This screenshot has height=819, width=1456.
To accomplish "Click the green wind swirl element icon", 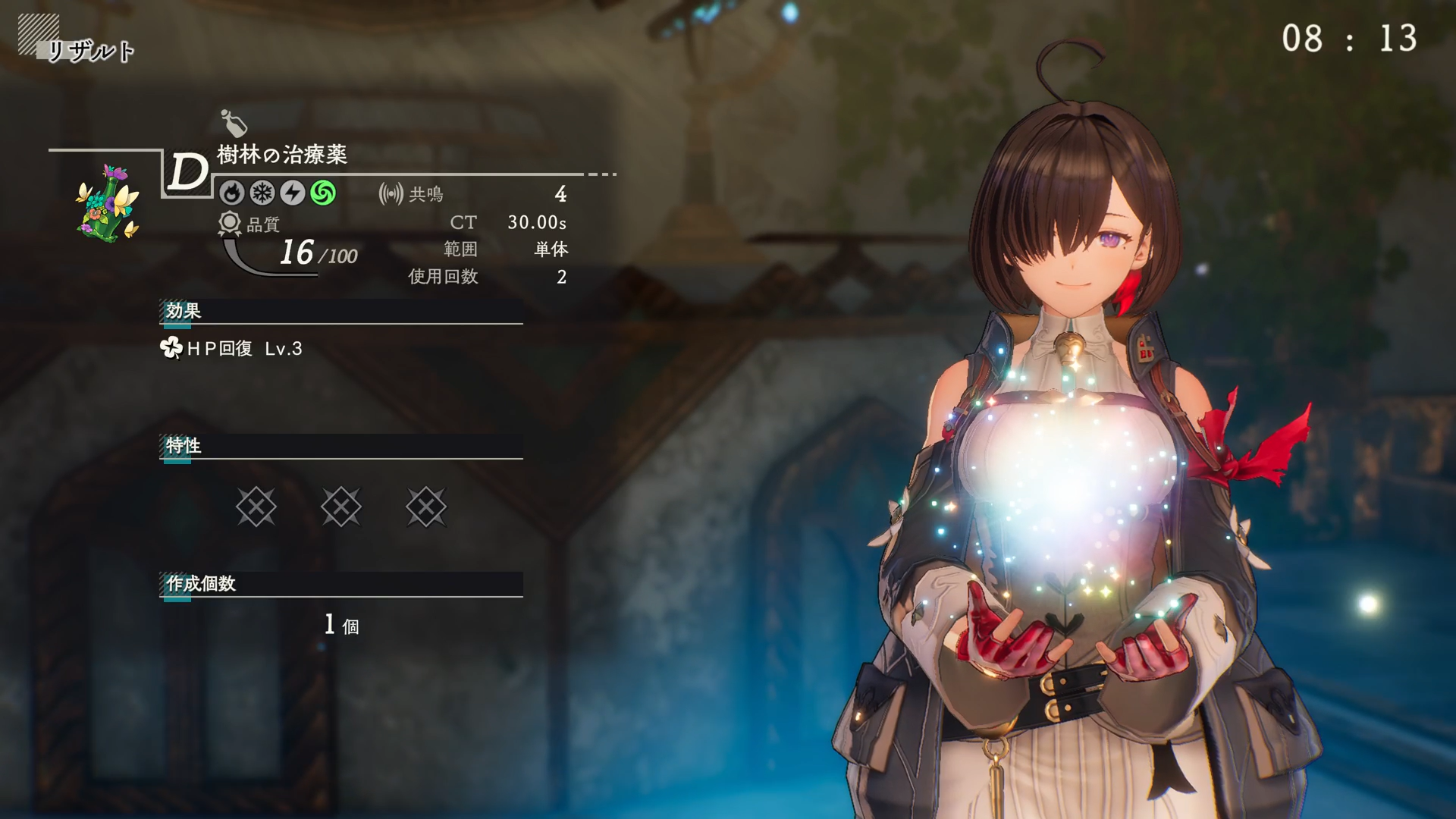I will click(323, 193).
